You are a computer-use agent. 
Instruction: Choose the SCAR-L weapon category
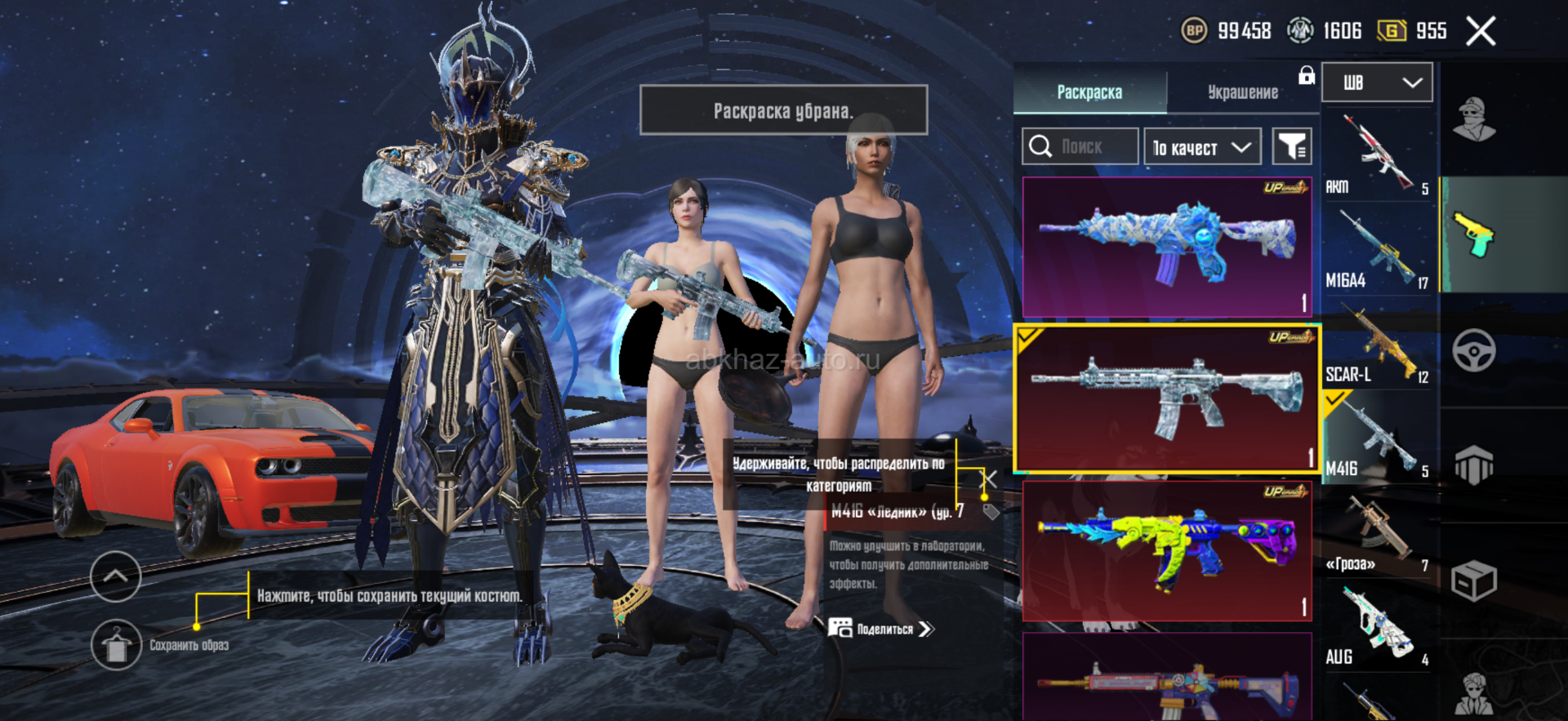click(x=1378, y=345)
